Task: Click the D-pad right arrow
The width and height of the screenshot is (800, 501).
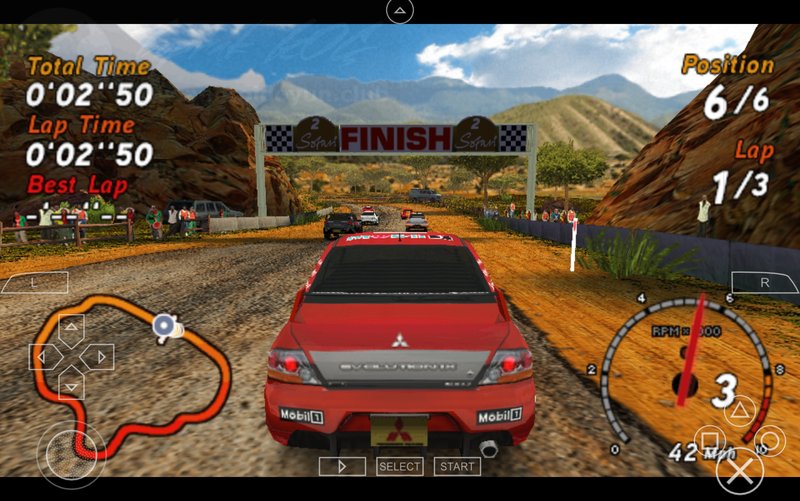Action: tap(100, 356)
